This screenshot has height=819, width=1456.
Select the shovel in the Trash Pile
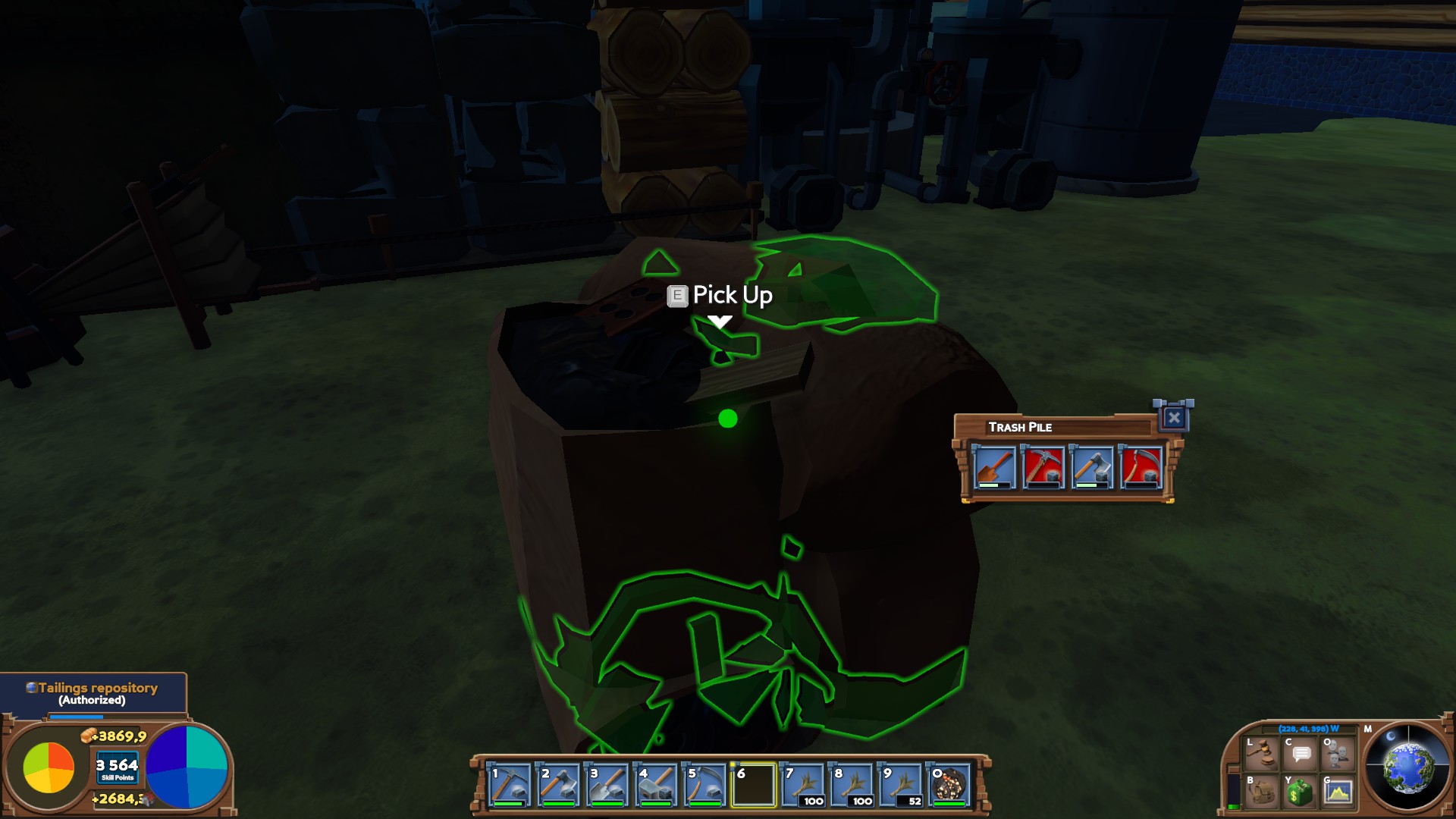(x=994, y=467)
